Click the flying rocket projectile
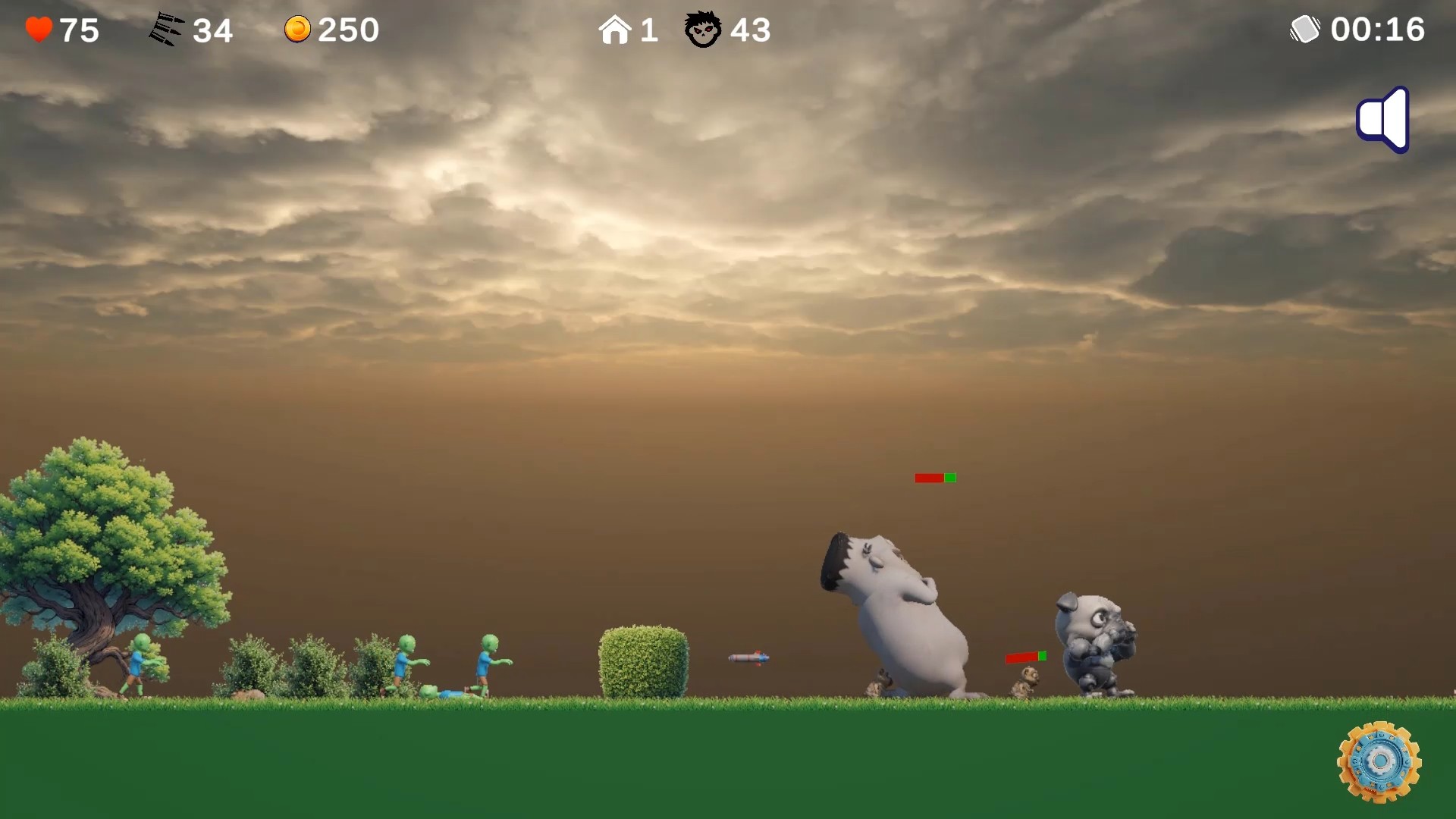 click(x=749, y=657)
